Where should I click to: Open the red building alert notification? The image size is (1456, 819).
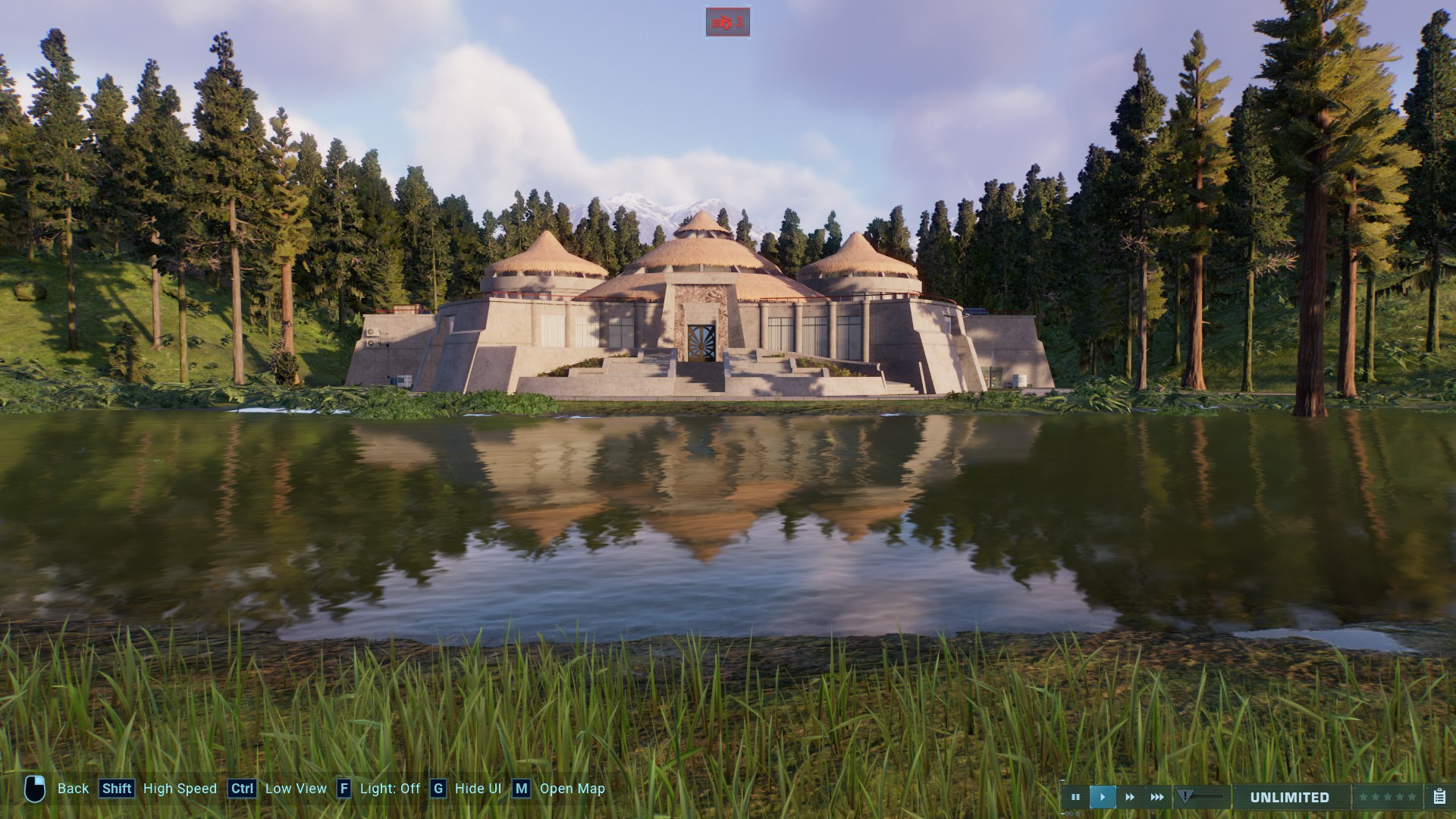click(x=728, y=22)
